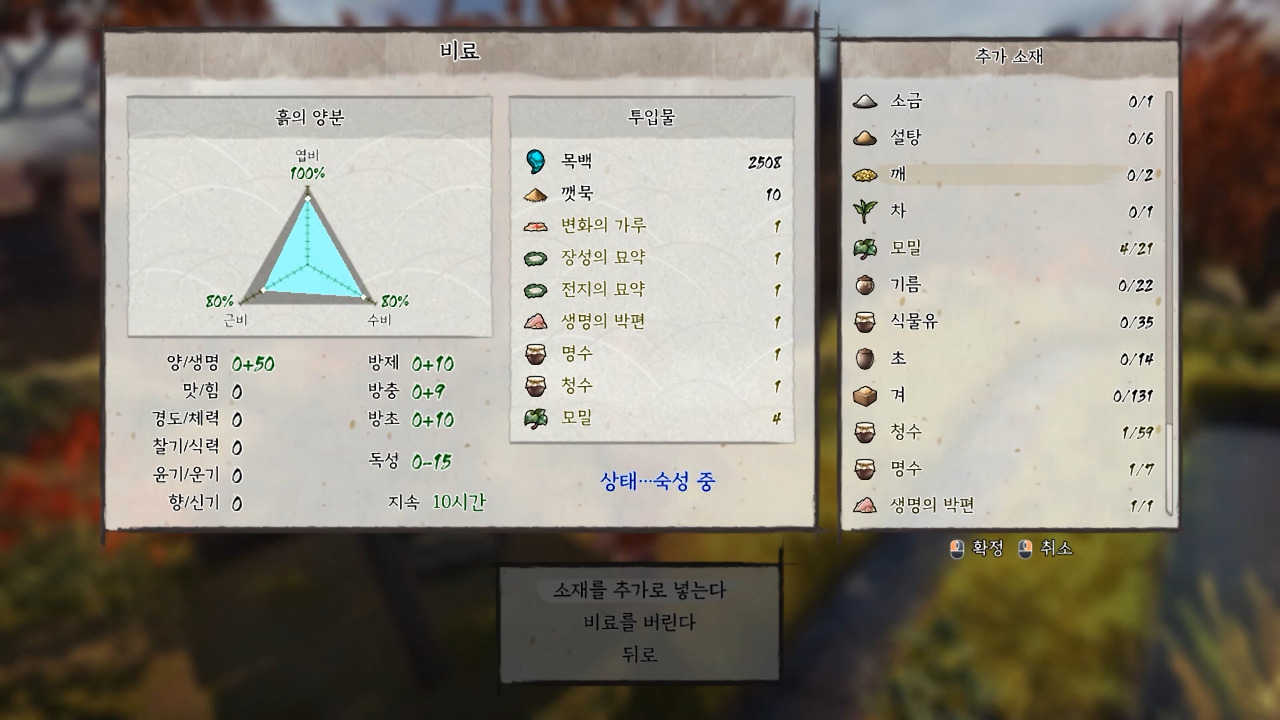
Task: Choose the 소재를 추가로 넣는다 option
Action: [639, 590]
